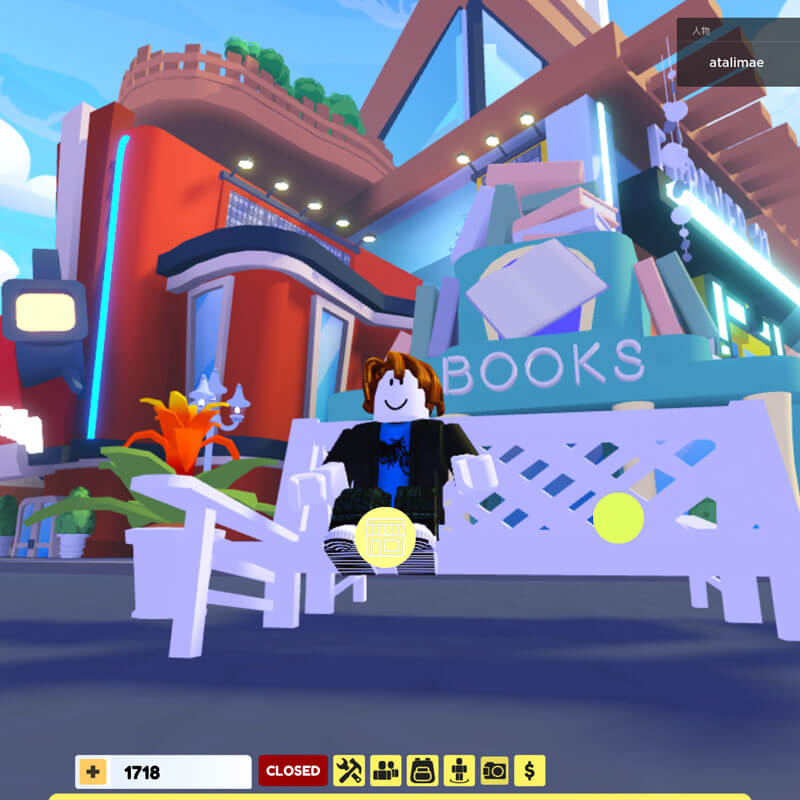Open the hammer and wrench build tools
Viewport: 800px width, 800px height.
pos(349,771)
